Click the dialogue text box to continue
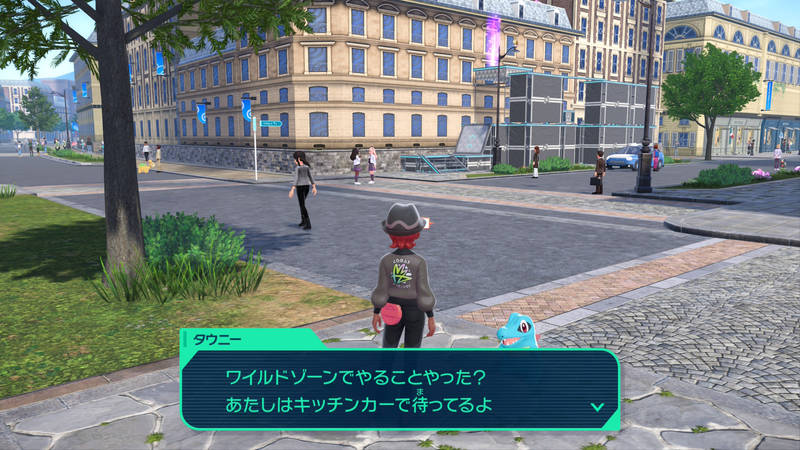 coord(400,390)
